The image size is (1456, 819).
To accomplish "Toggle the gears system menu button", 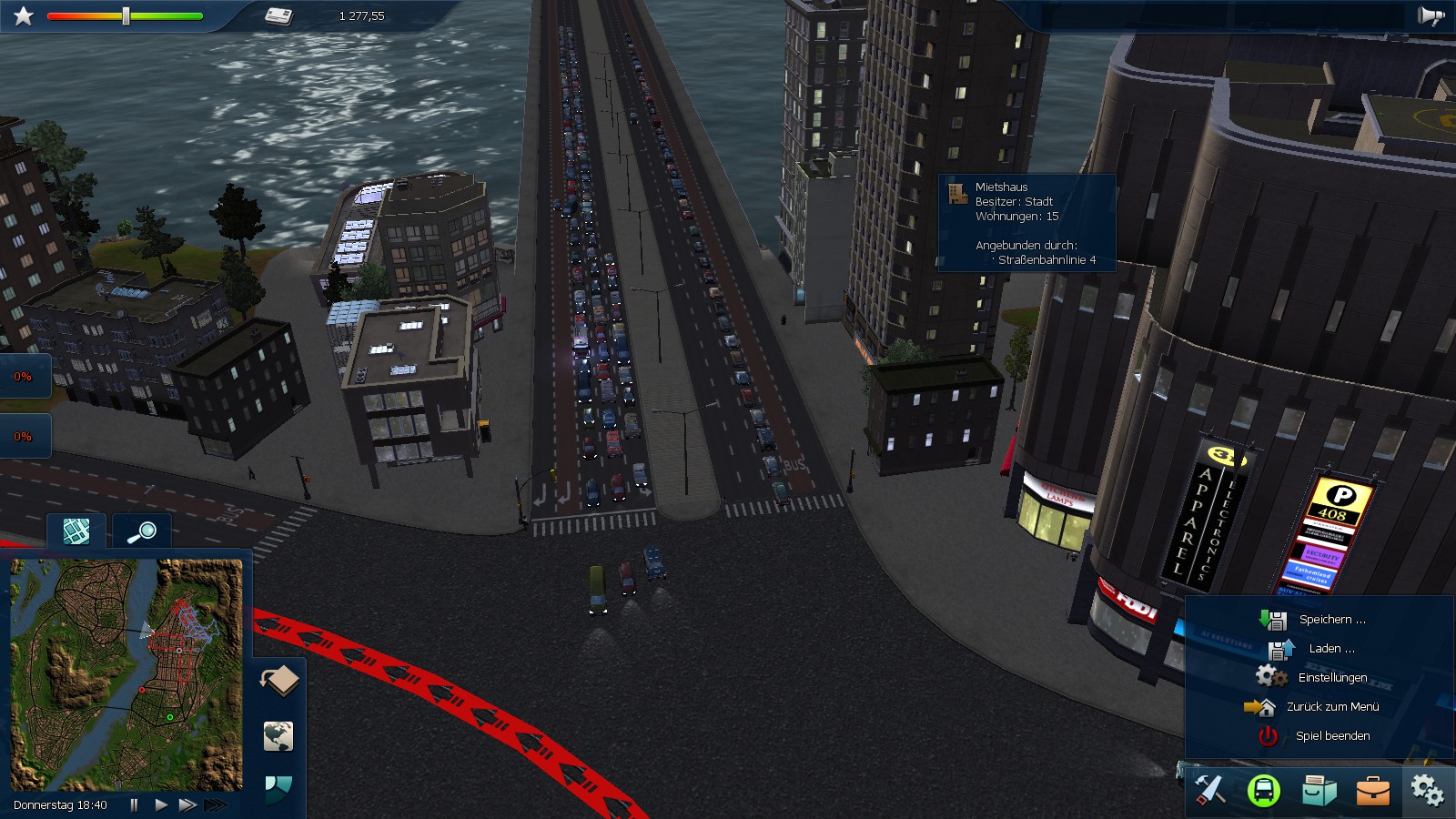I will coord(1426,790).
